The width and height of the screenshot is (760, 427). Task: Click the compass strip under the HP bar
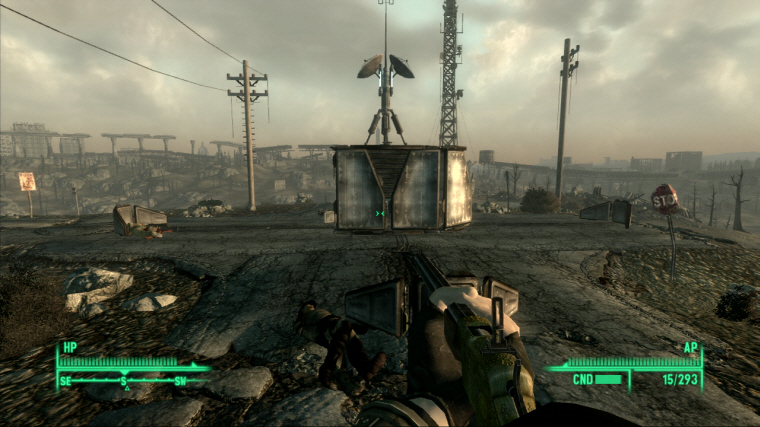pyautogui.click(x=123, y=380)
